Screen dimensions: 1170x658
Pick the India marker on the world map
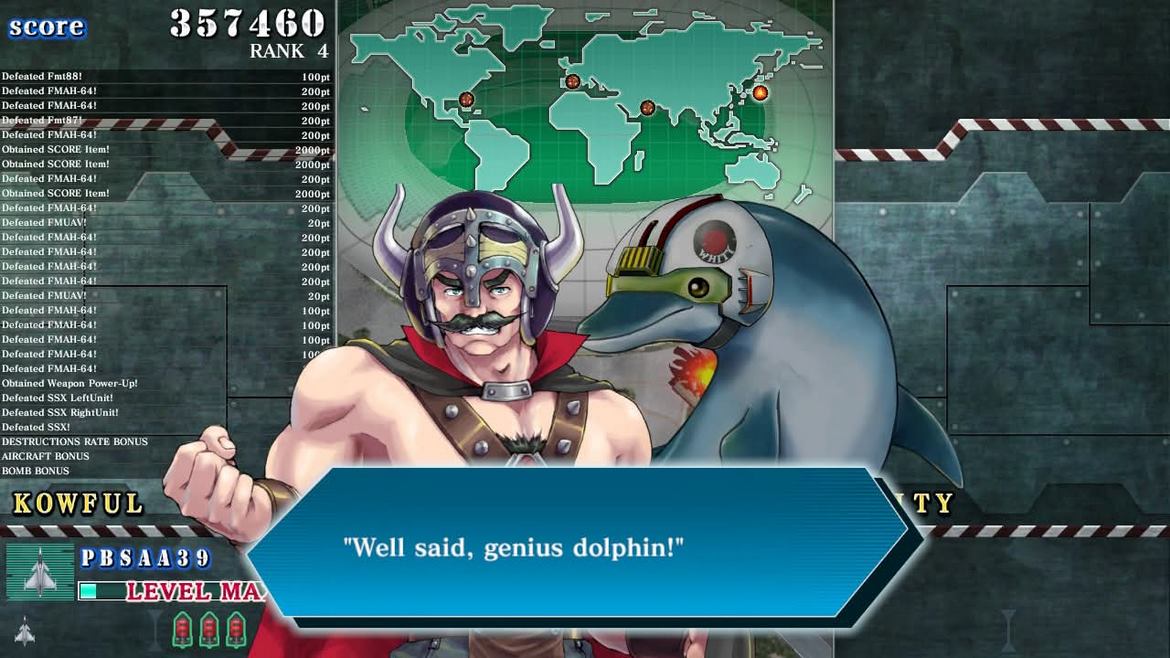647,107
